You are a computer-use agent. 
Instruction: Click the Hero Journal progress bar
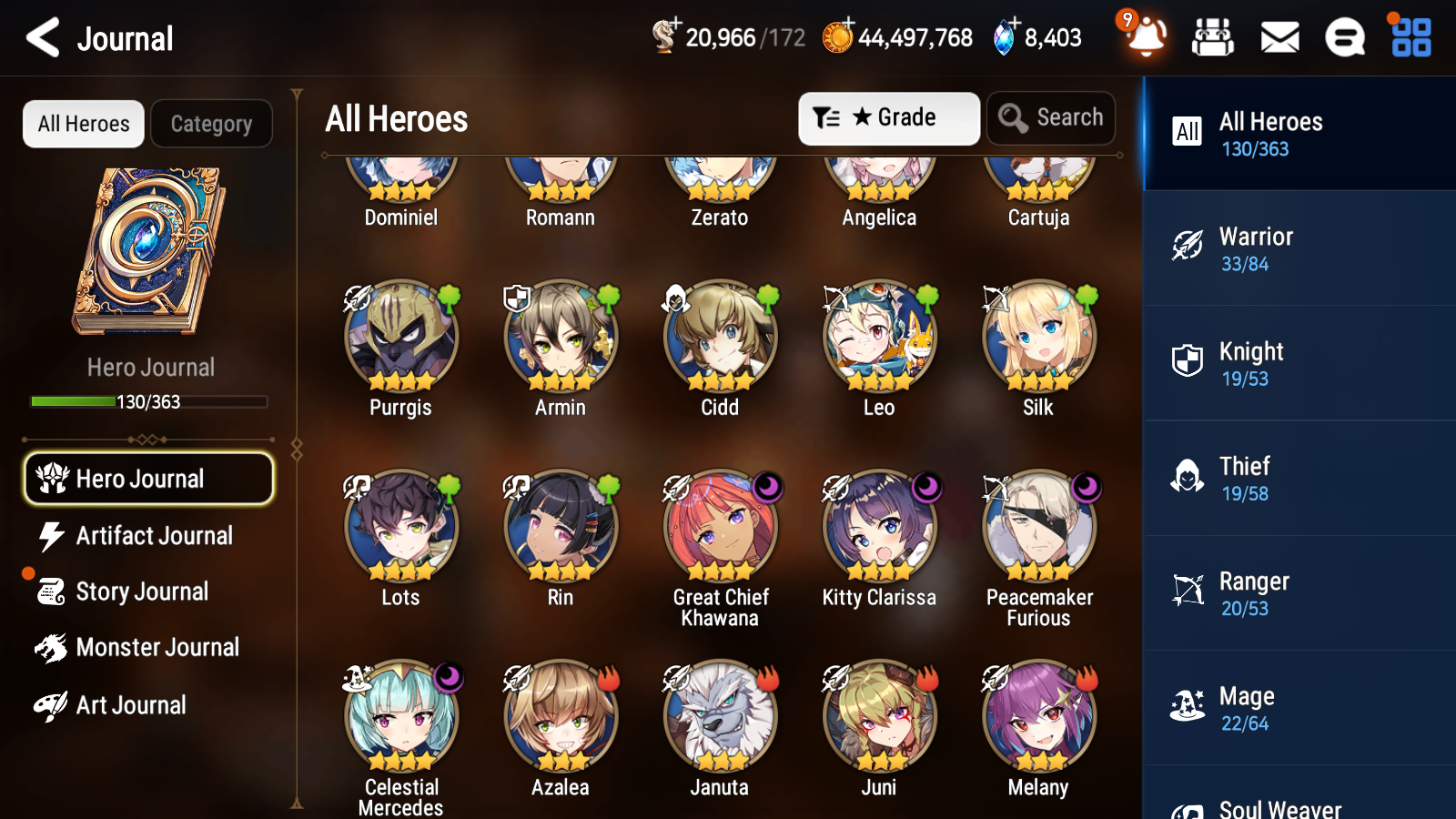pyautogui.click(x=148, y=401)
